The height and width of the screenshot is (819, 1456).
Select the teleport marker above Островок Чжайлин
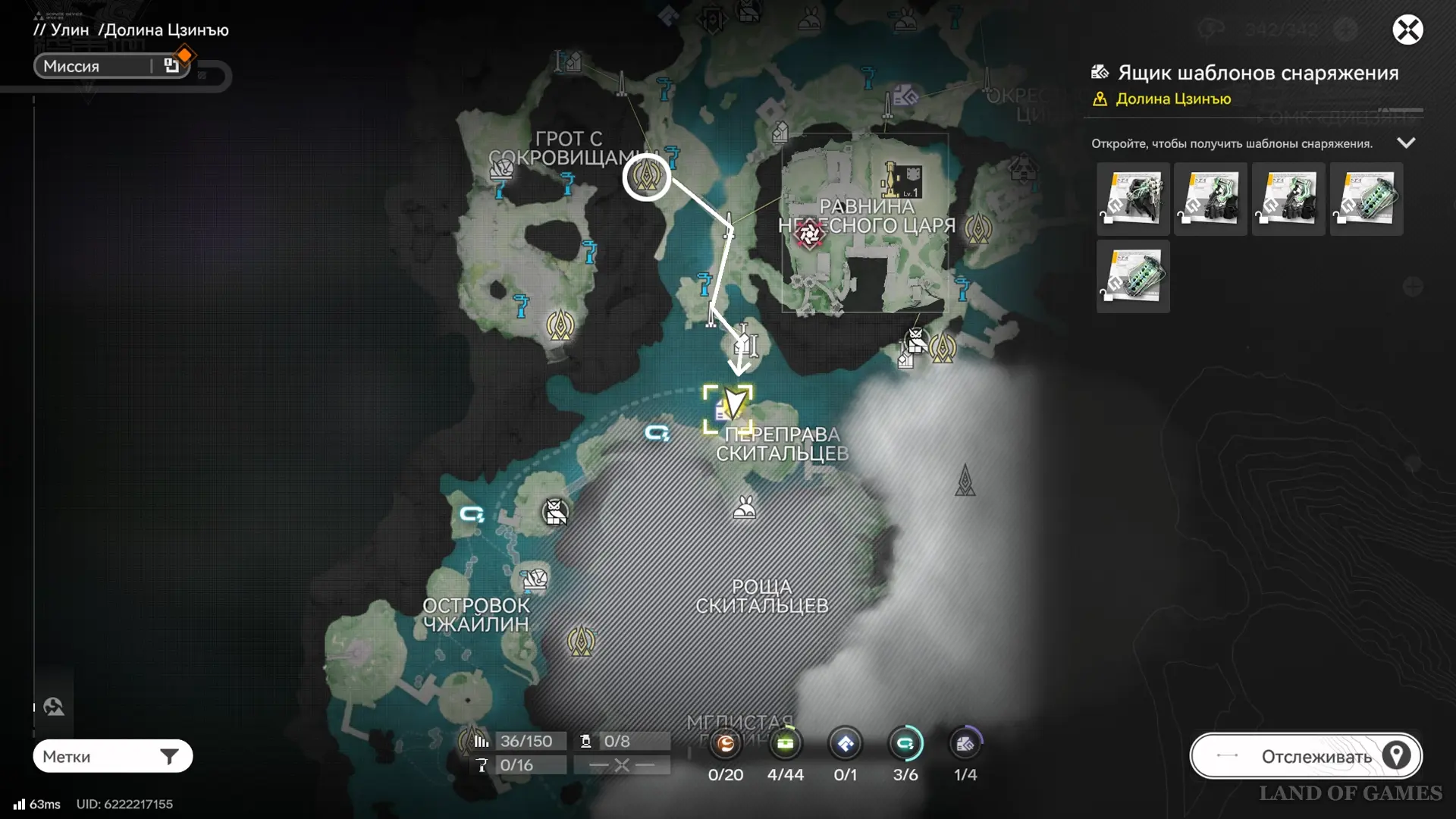[535, 580]
